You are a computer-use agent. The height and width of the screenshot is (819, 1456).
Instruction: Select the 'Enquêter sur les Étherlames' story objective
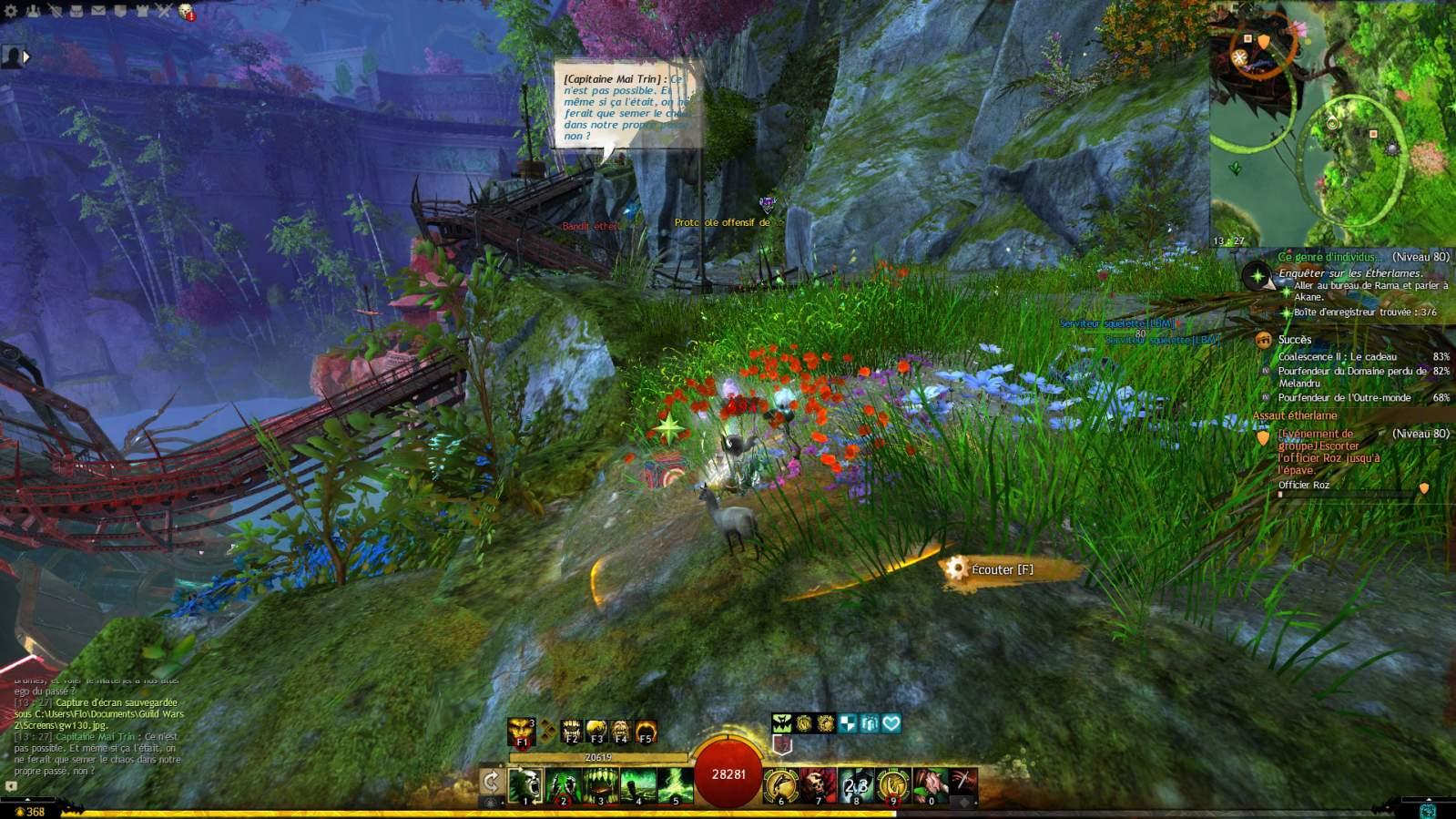(1349, 273)
